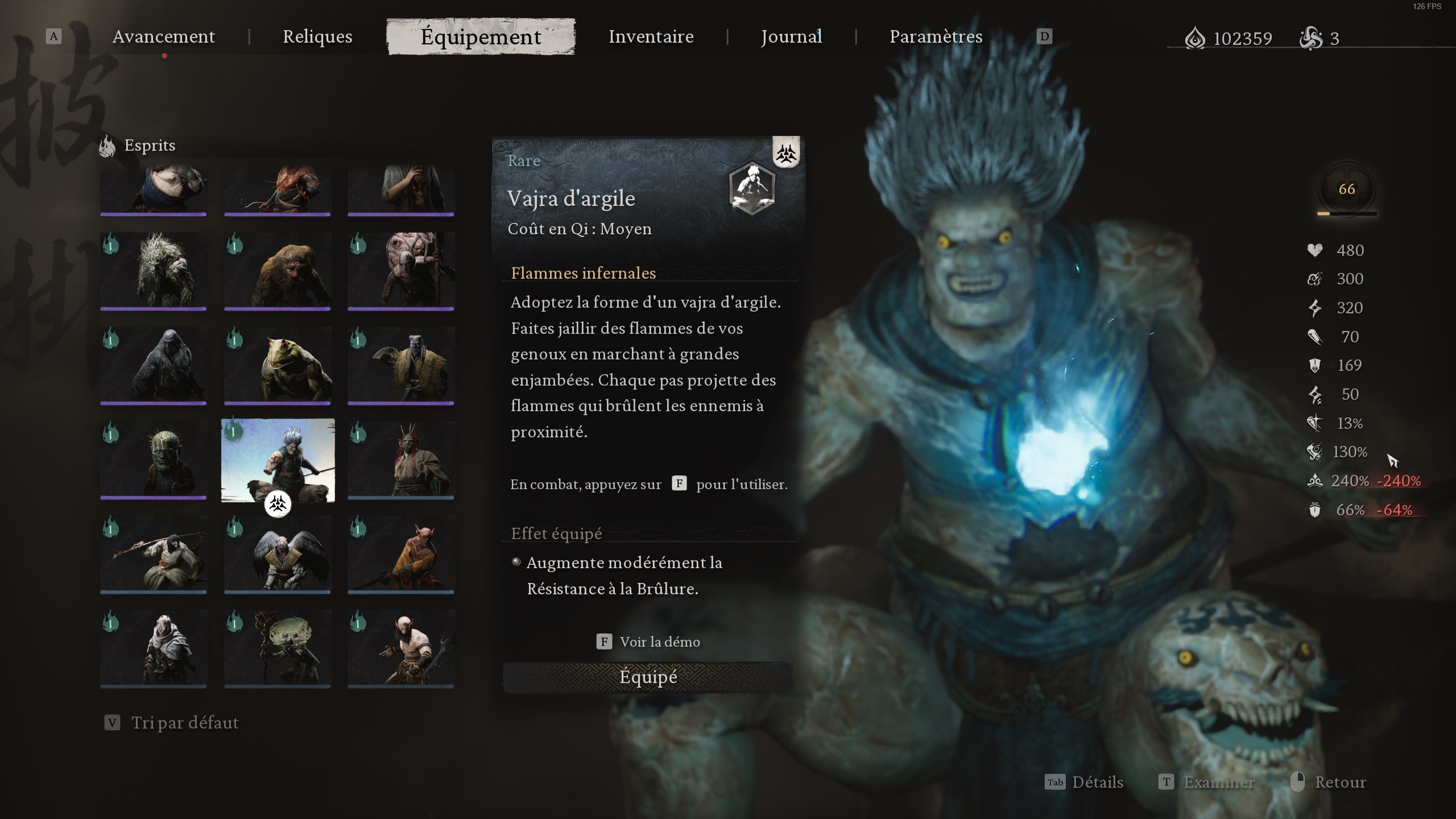This screenshot has height=819, width=1456.
Task: Click the flame icon beside the Esprits heading
Action: pos(108,146)
